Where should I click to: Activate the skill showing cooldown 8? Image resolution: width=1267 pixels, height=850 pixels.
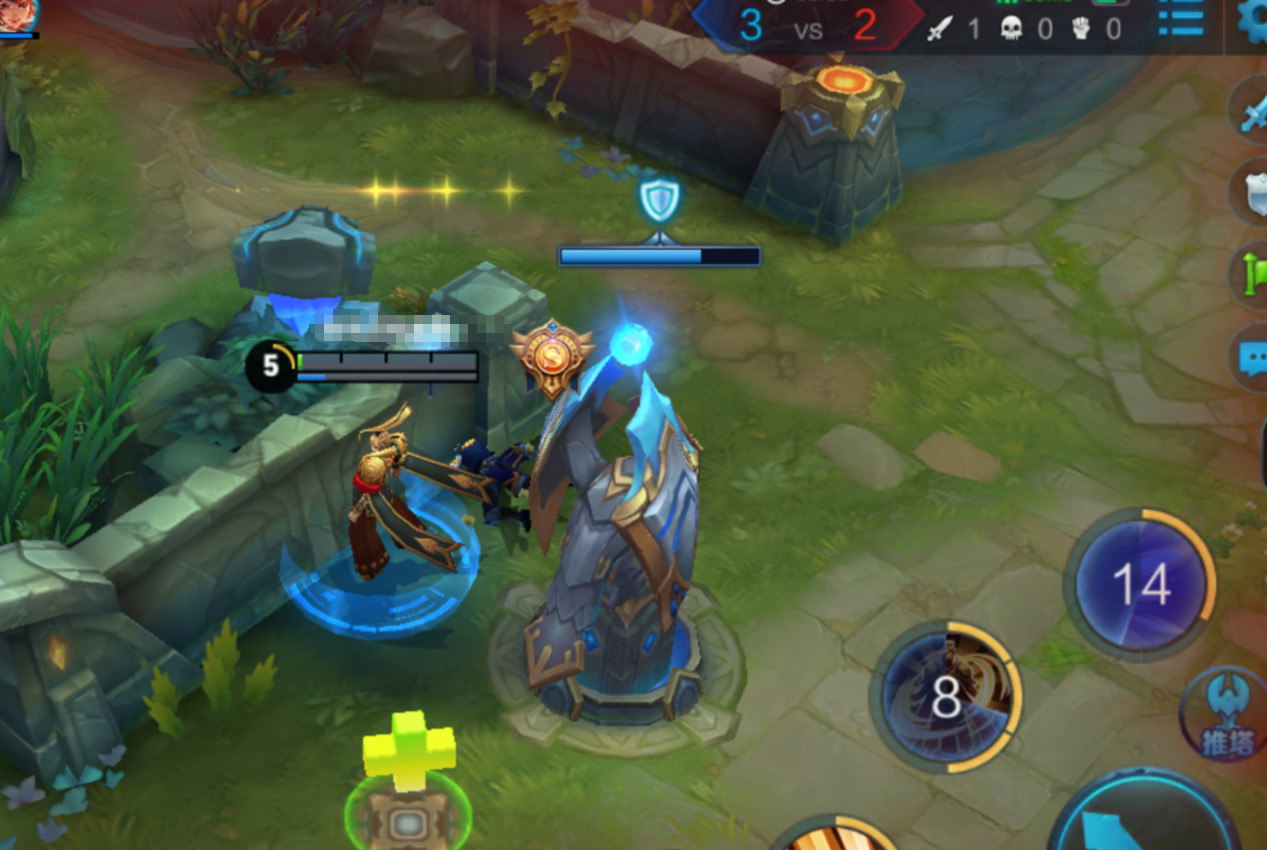point(946,697)
